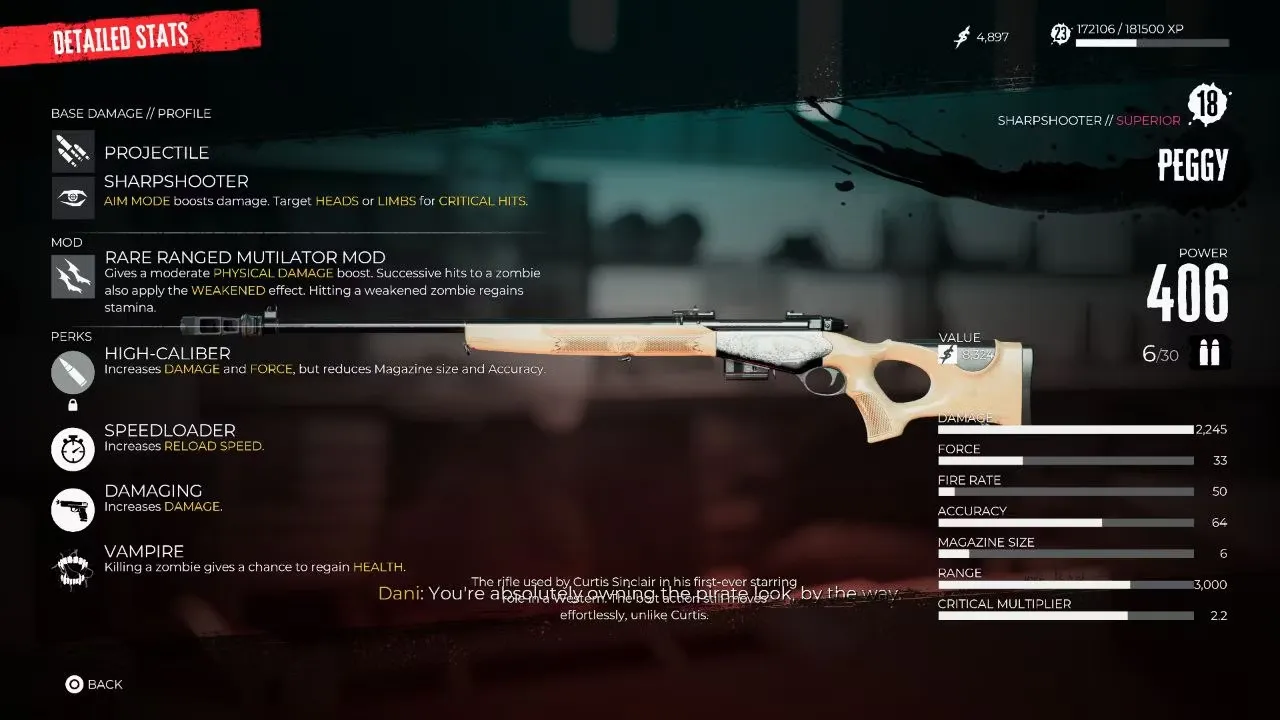Select the High-Caliber perk bullet icon

point(73,373)
